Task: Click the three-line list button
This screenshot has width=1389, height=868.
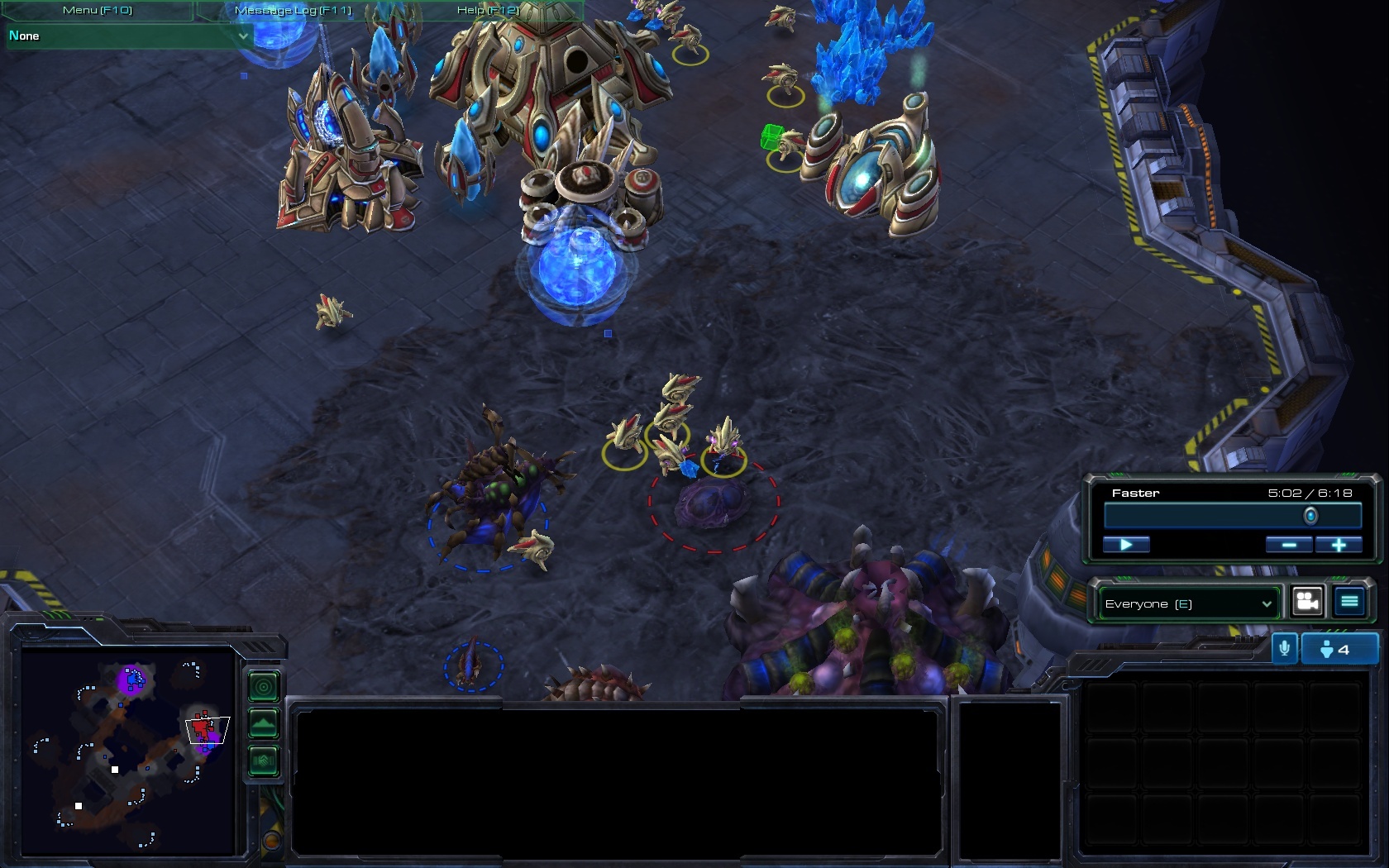Action: pos(1349,602)
